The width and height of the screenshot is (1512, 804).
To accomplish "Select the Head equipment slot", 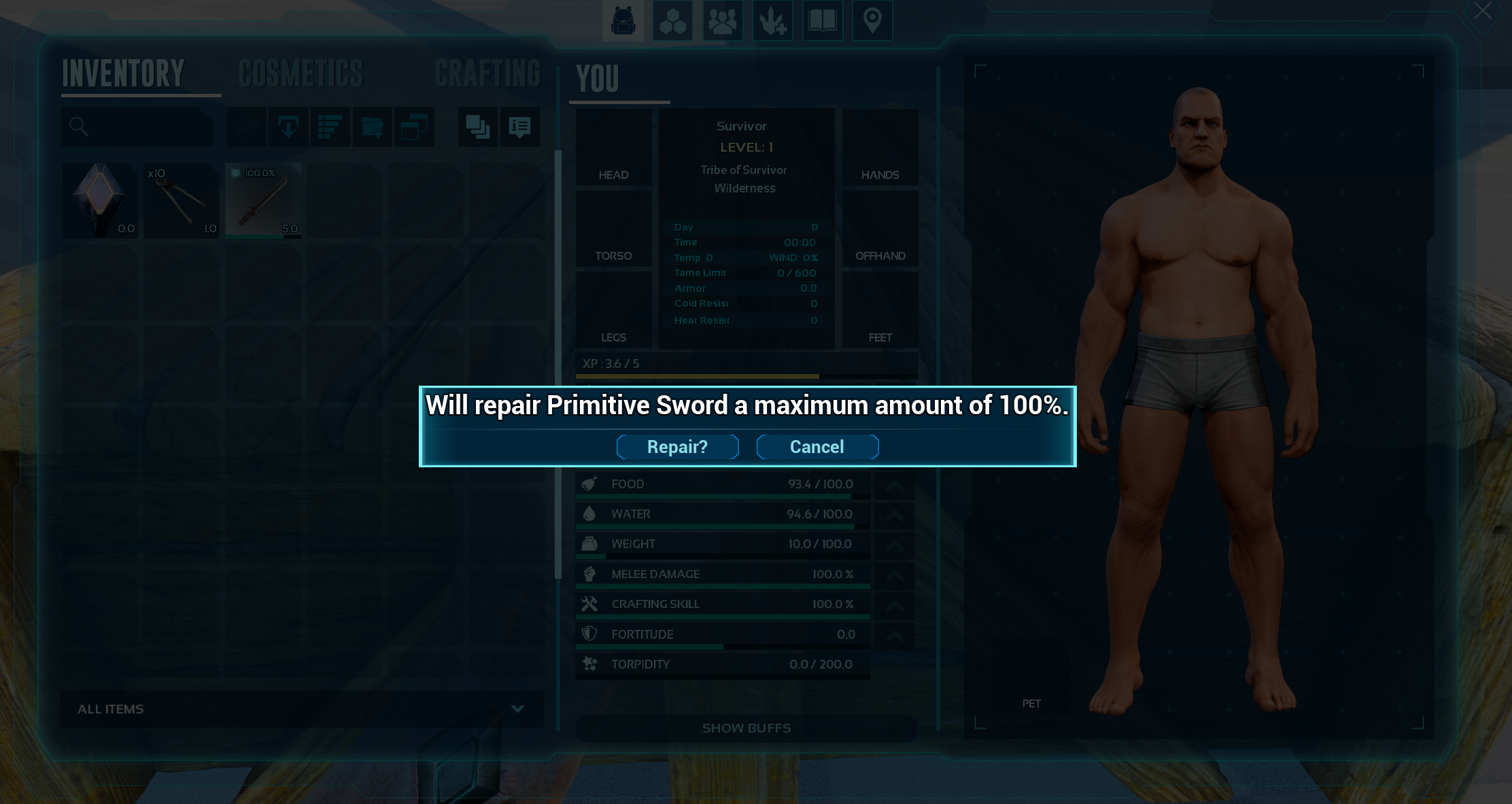I will click(x=613, y=148).
